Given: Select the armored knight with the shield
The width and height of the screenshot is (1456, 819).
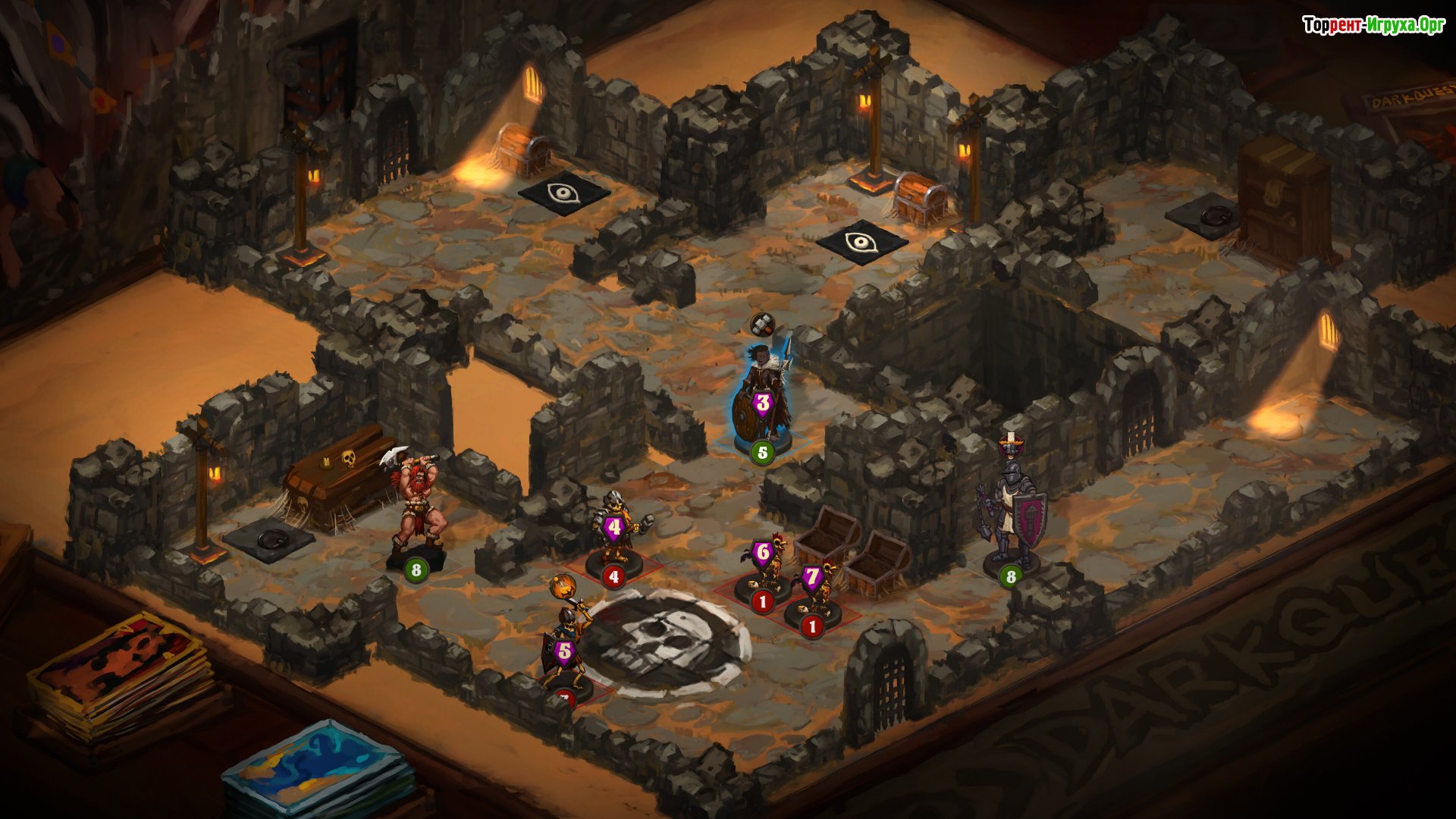Looking at the screenshot, I should coord(1012,507).
